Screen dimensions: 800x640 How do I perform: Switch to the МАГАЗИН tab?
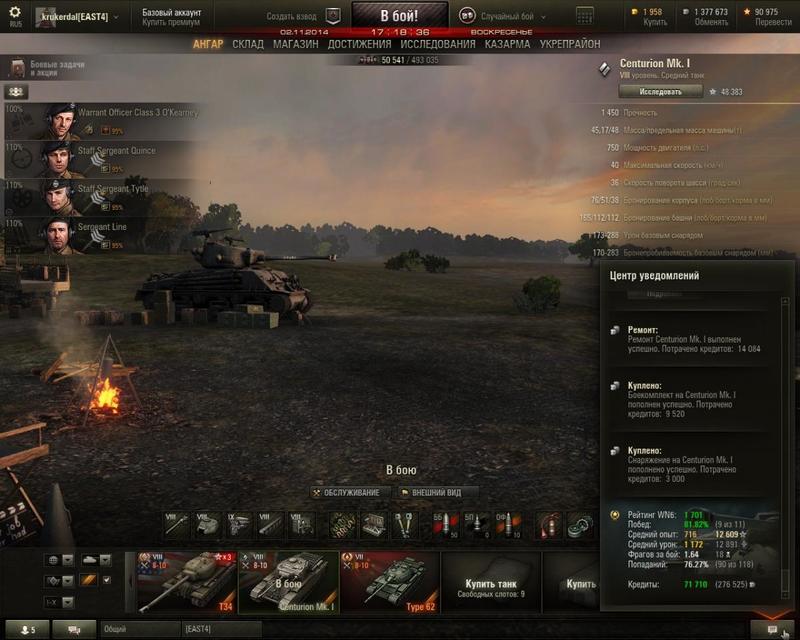click(x=296, y=45)
